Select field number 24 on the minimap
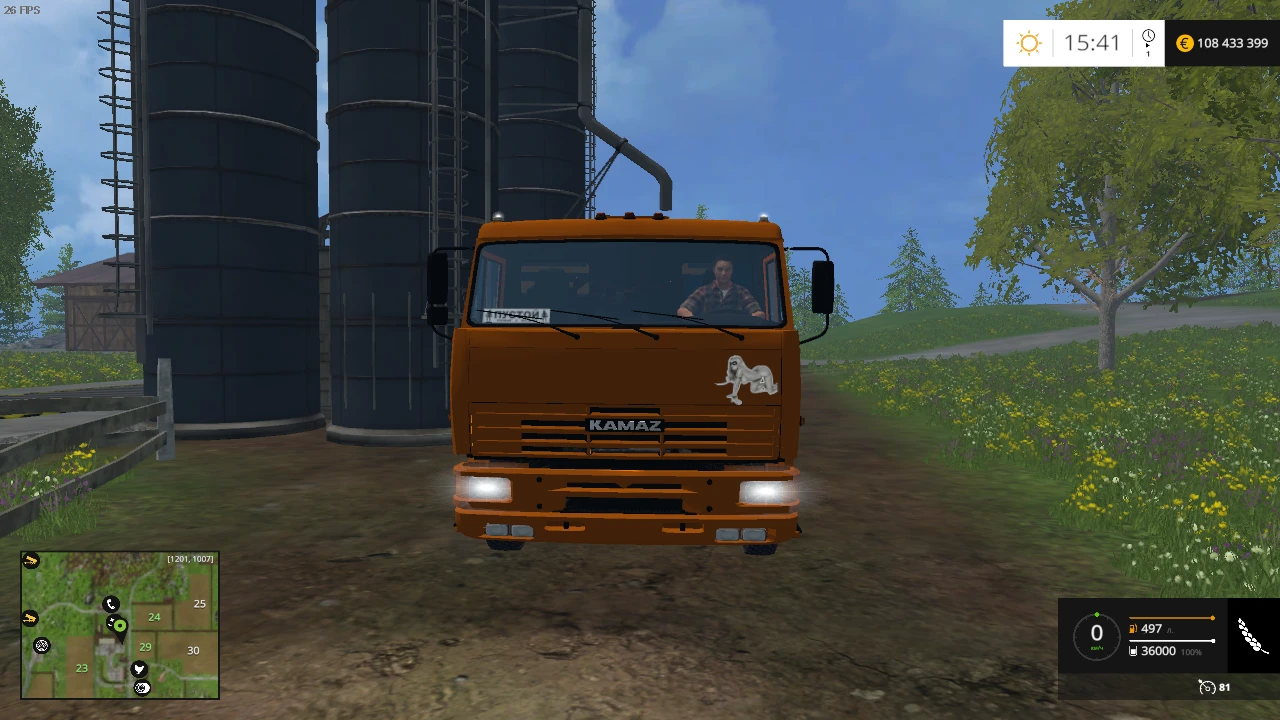This screenshot has width=1280, height=720. 154,618
